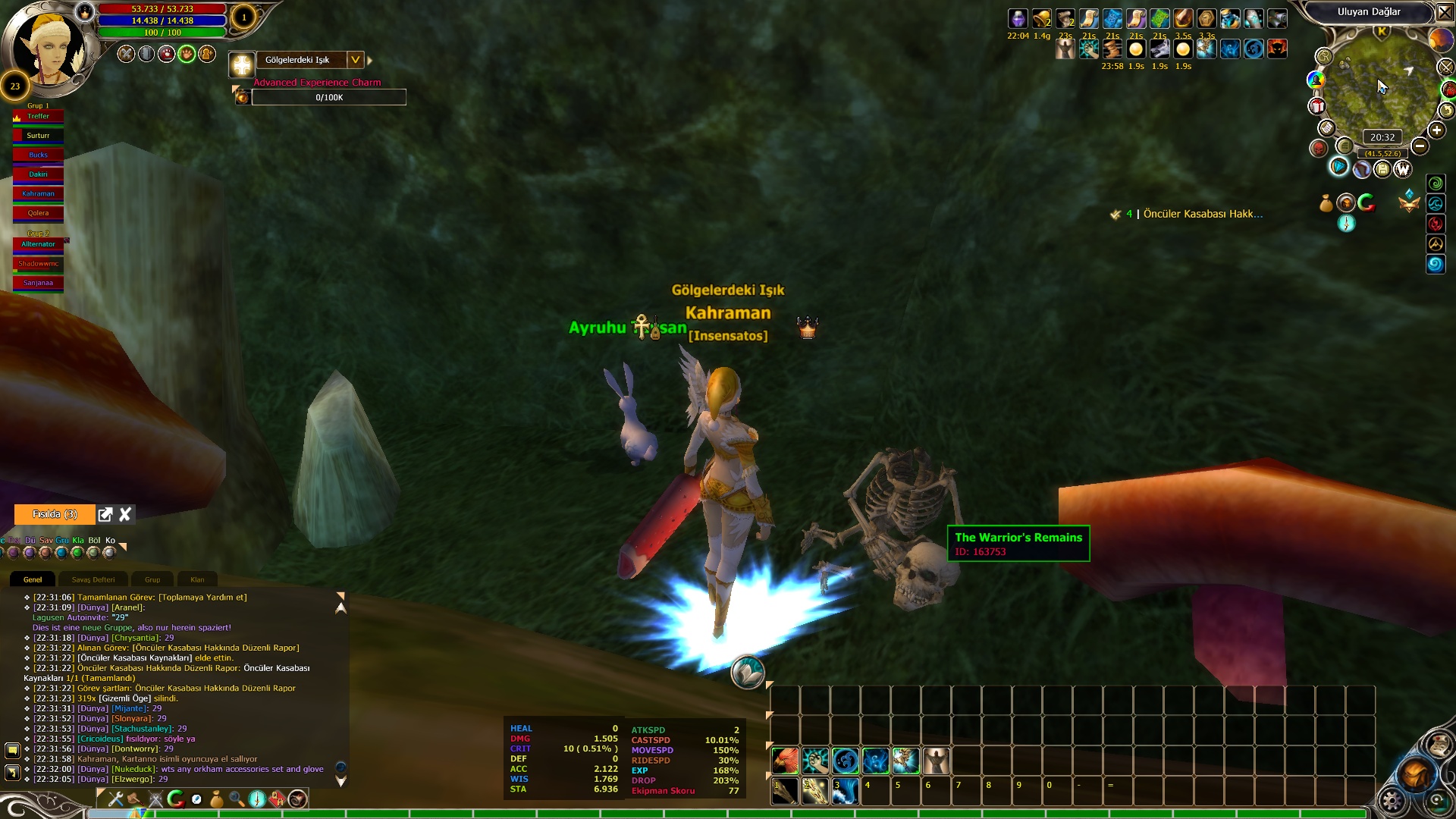Select party member Treffer
The image size is (1456, 819).
tap(38, 117)
